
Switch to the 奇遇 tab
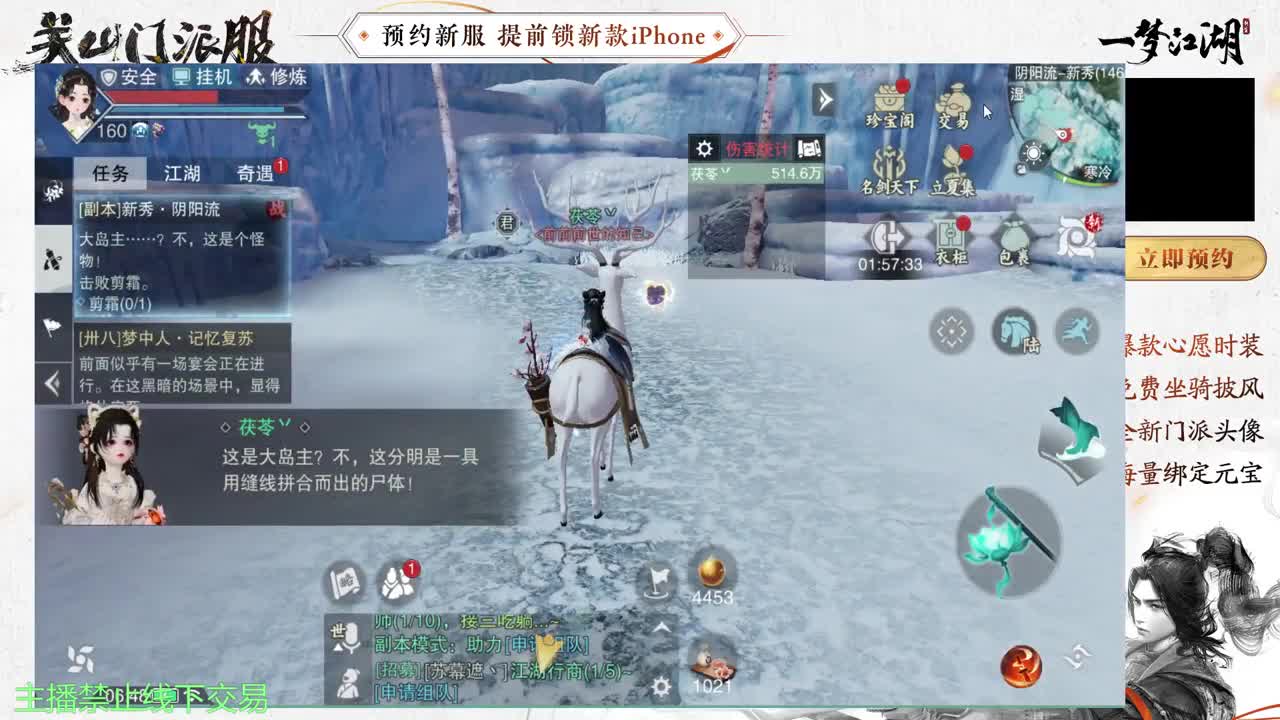click(257, 172)
